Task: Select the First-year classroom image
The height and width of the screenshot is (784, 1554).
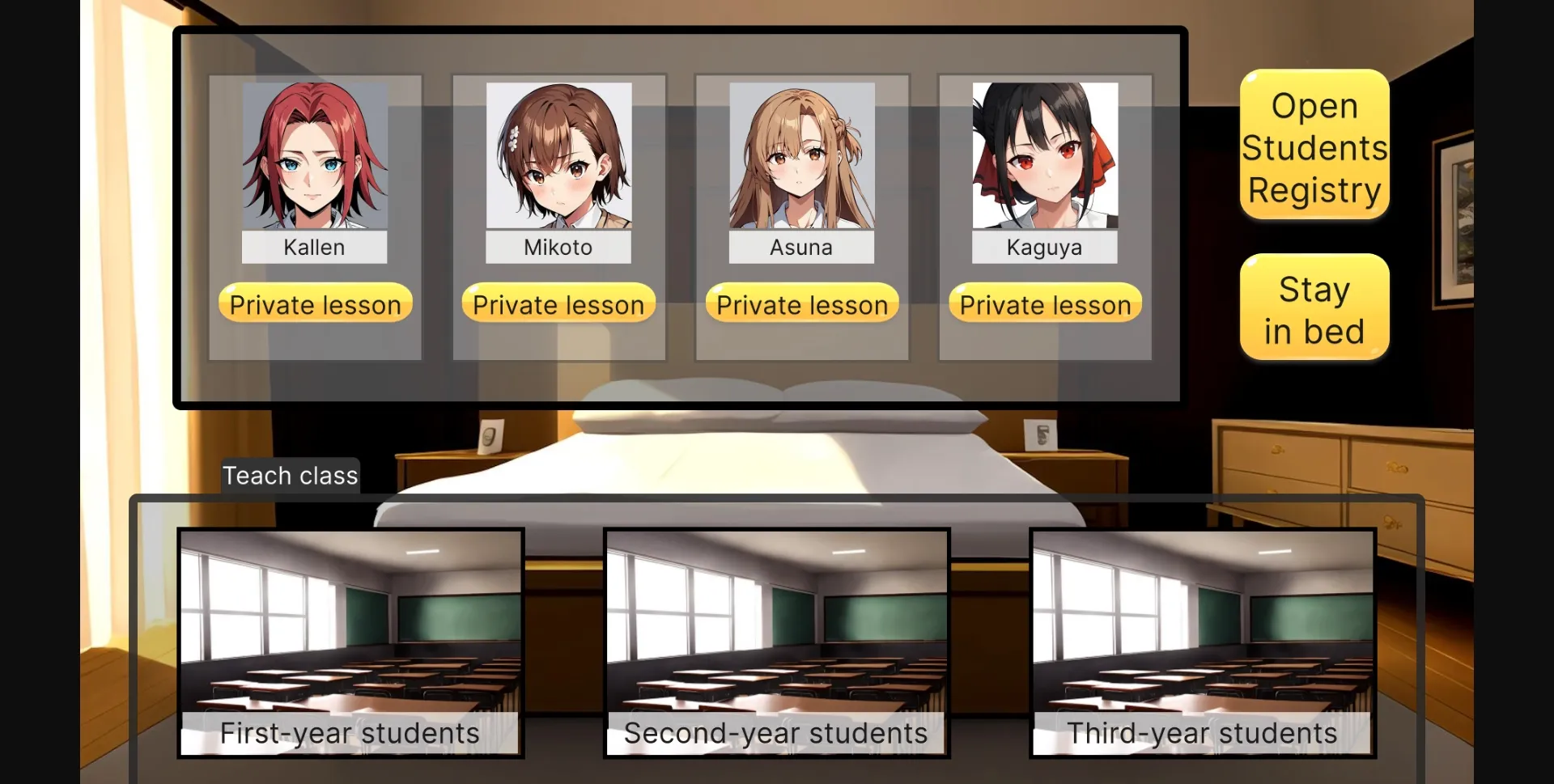Action: (x=350, y=623)
